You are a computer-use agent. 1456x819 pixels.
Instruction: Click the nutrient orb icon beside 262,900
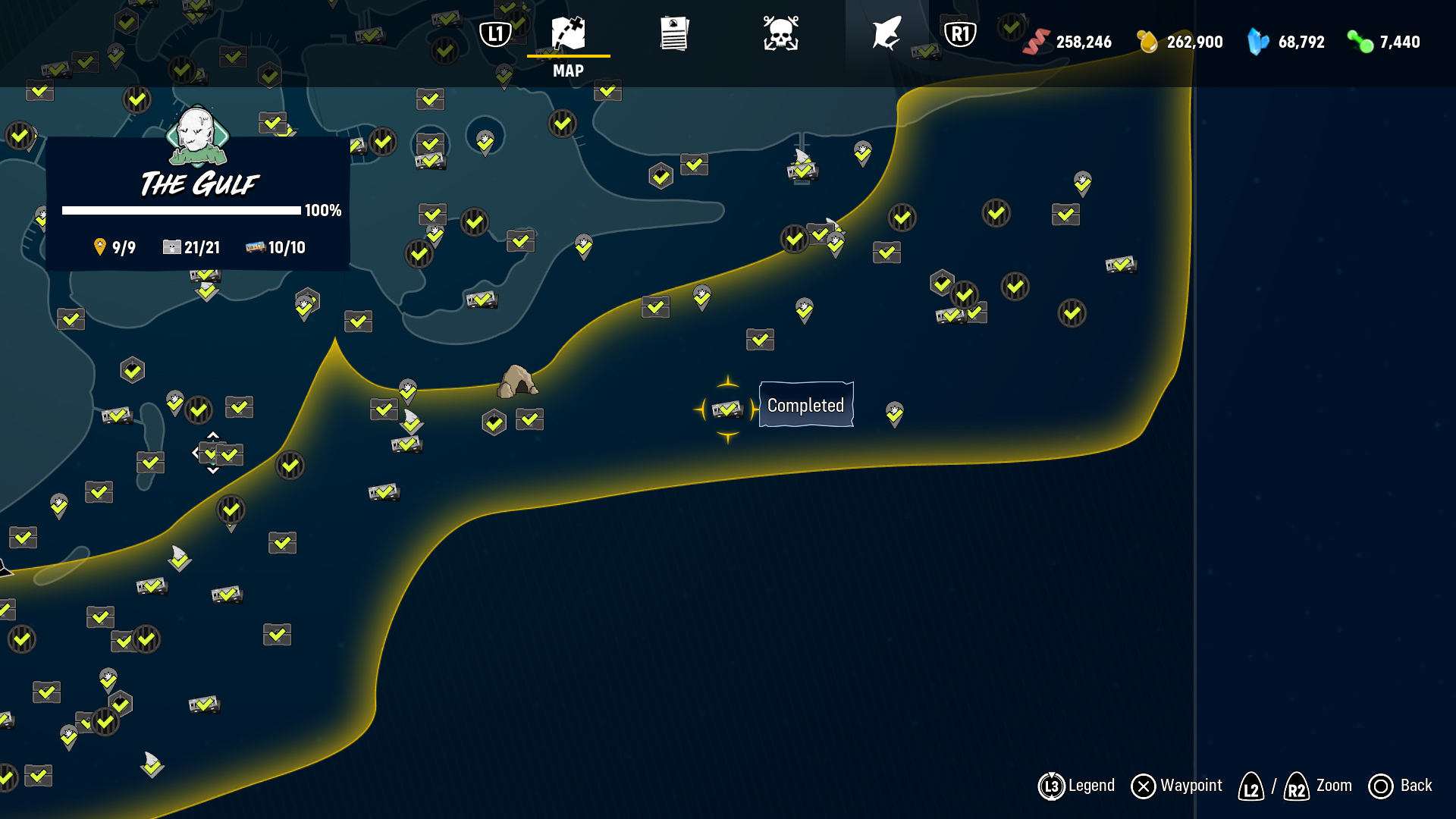[1144, 42]
